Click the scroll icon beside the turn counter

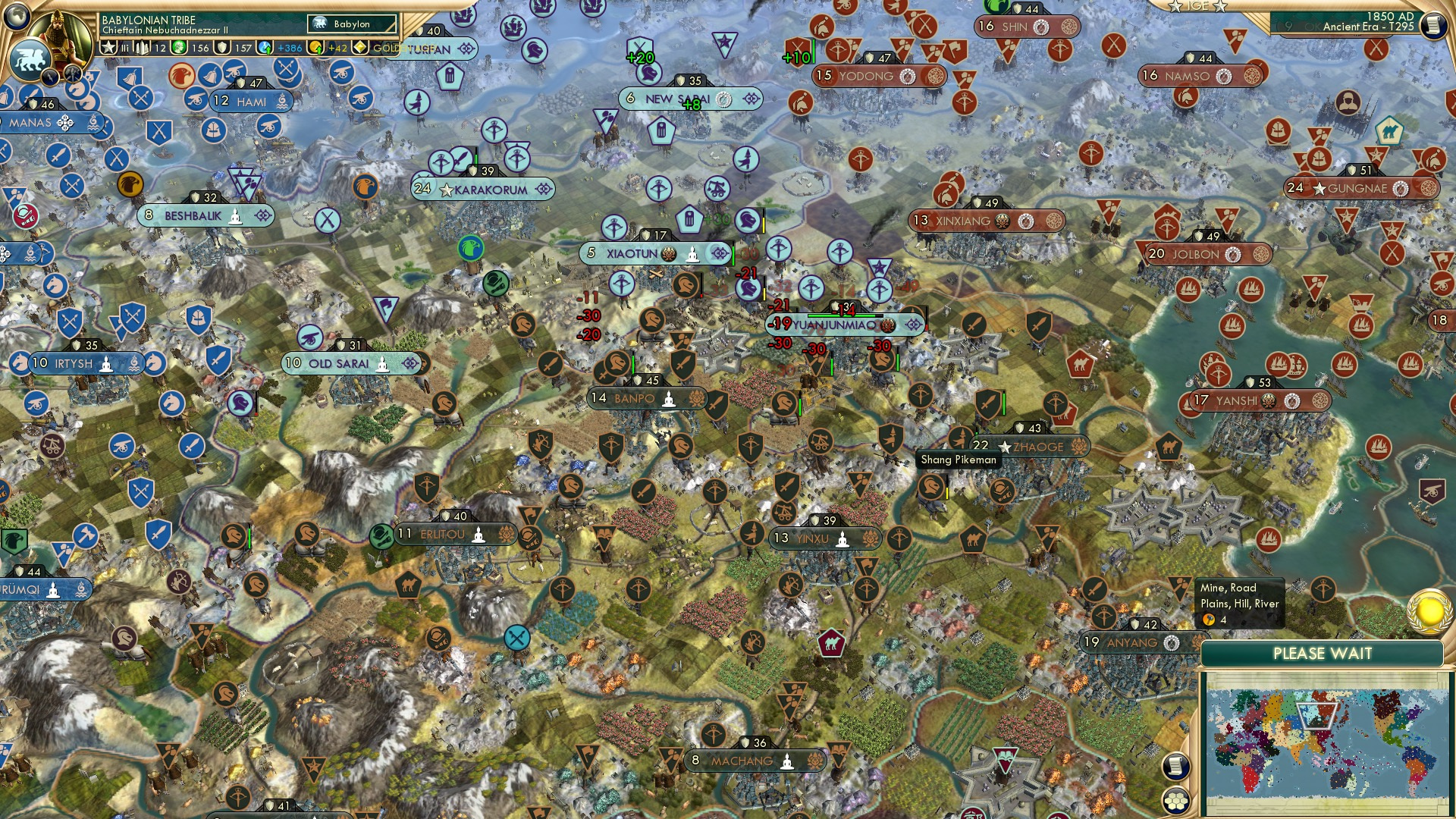tap(1435, 26)
